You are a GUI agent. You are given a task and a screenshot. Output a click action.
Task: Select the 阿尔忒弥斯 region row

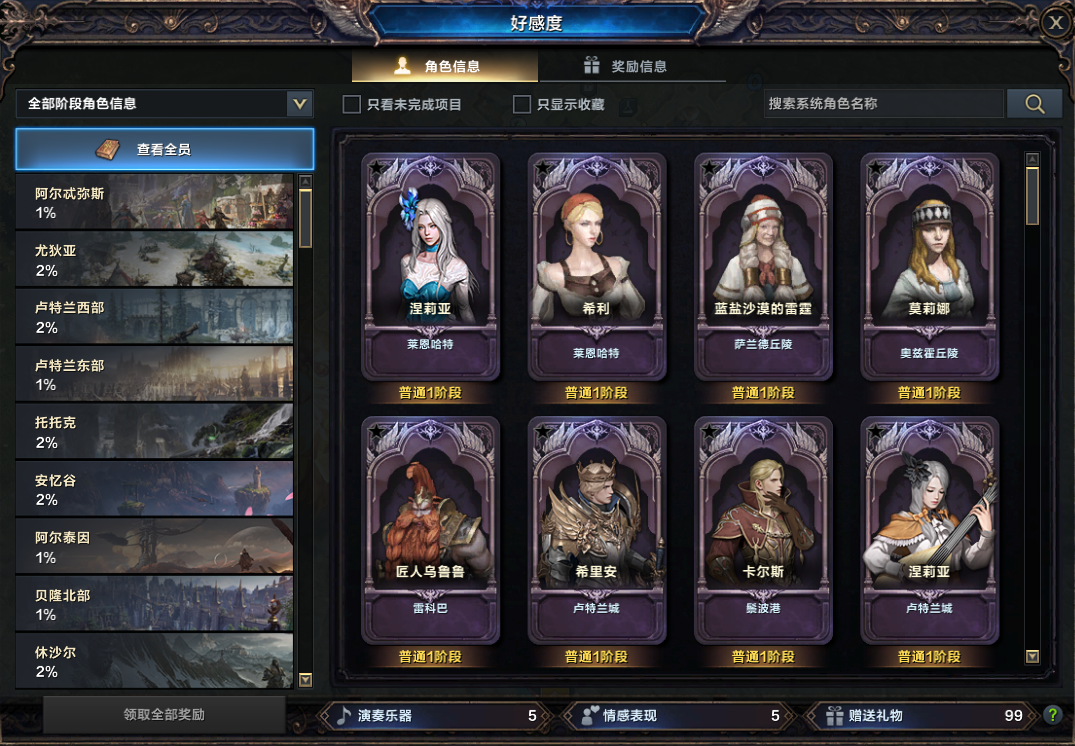pyautogui.click(x=154, y=202)
